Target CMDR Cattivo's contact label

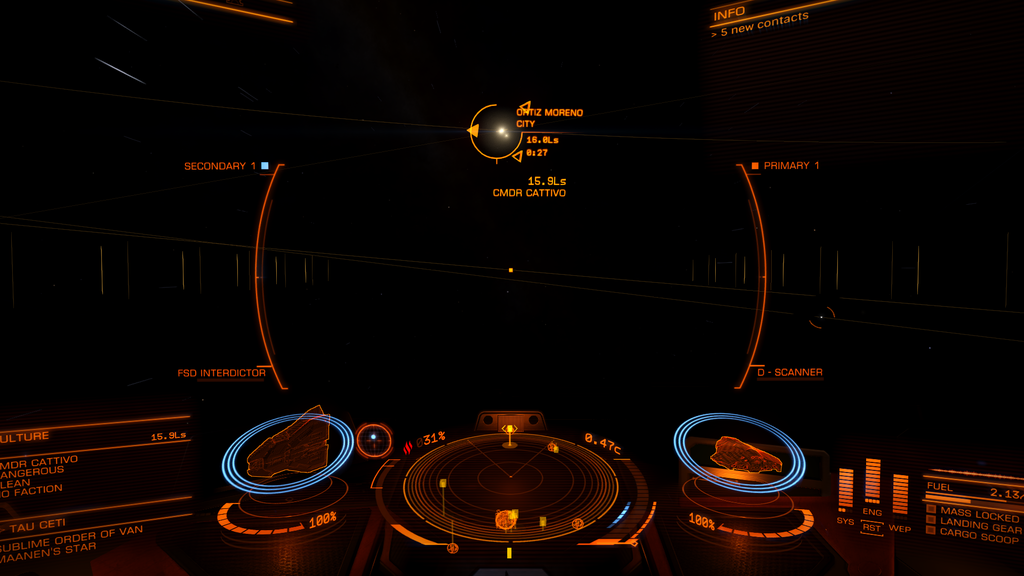point(529,192)
